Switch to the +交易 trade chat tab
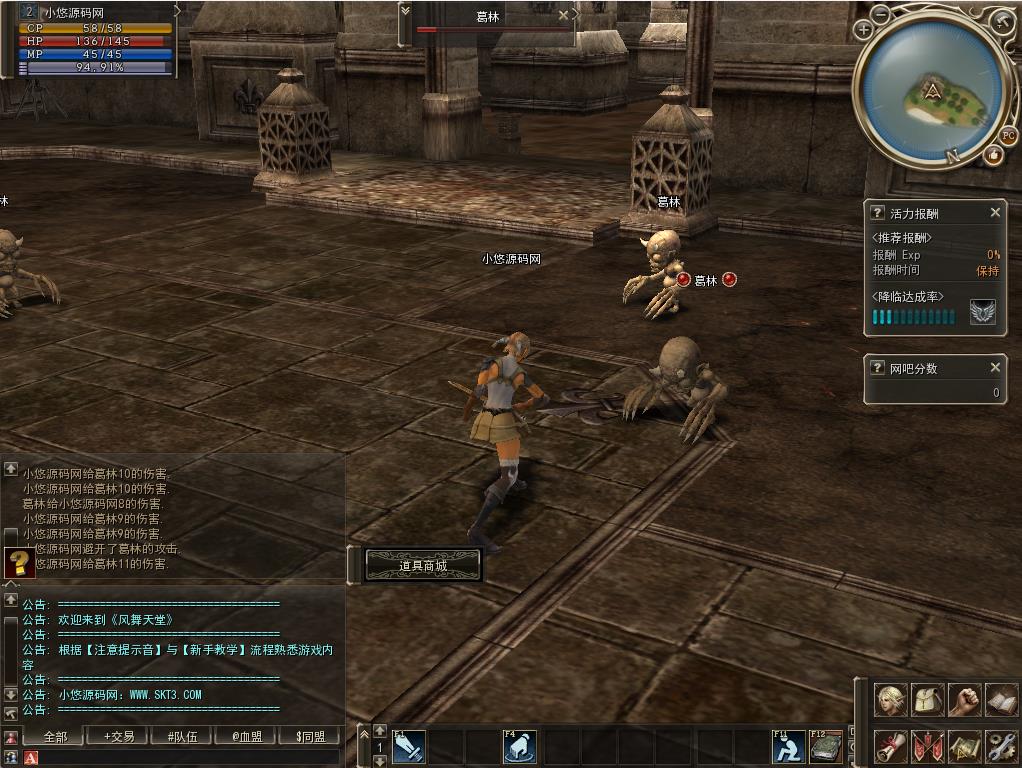The height and width of the screenshot is (768, 1022). [118, 737]
